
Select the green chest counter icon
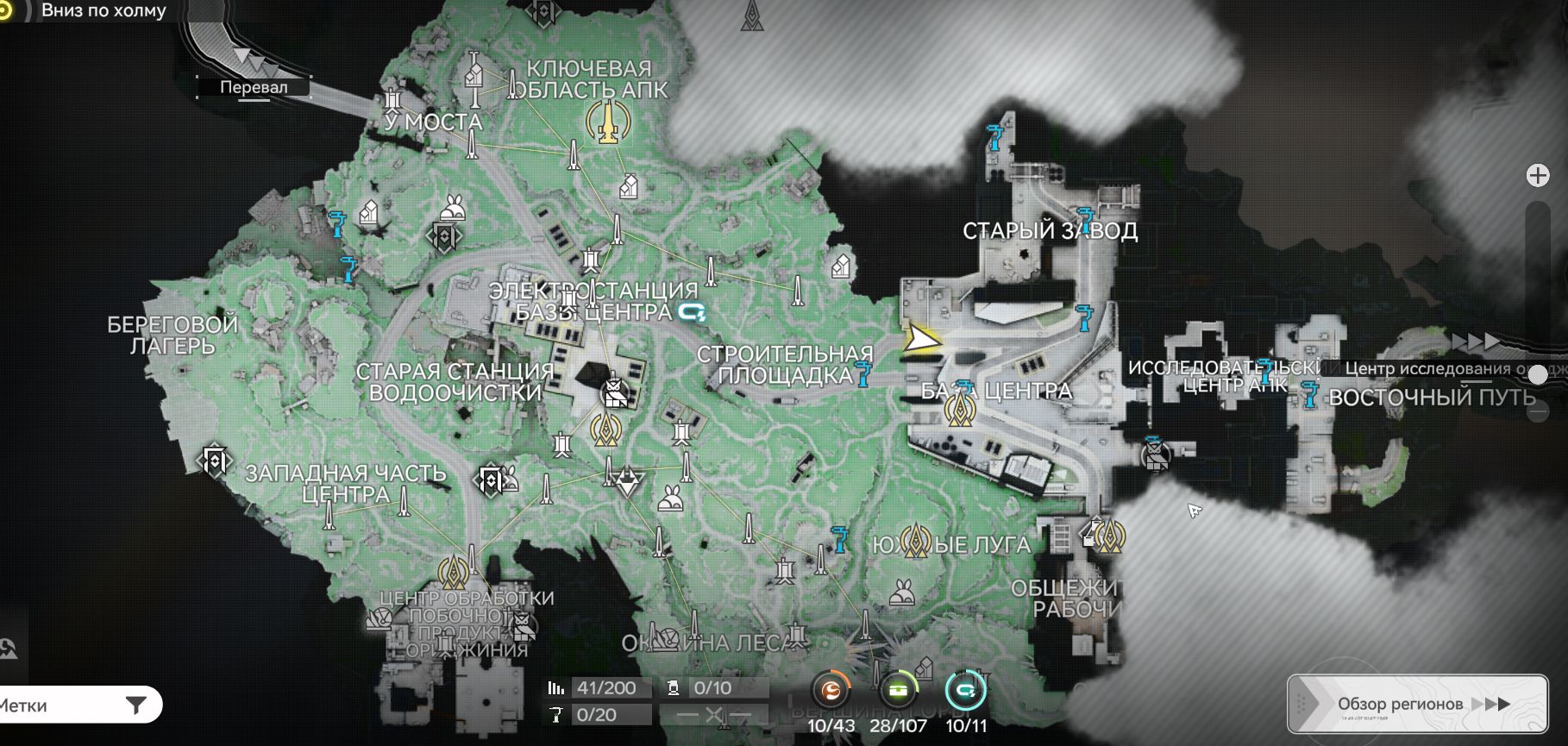(898, 691)
